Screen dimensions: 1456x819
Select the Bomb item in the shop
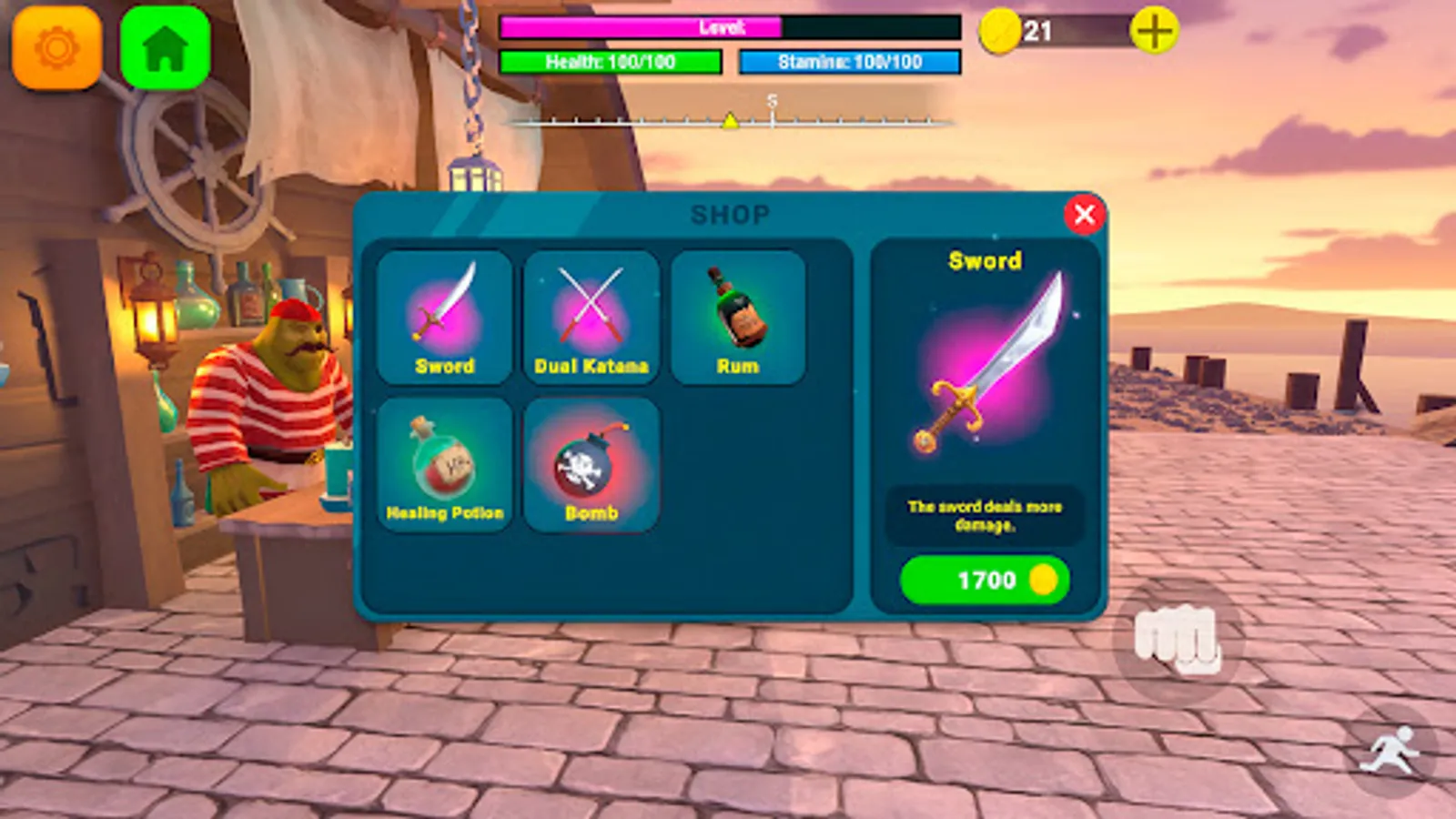click(591, 464)
